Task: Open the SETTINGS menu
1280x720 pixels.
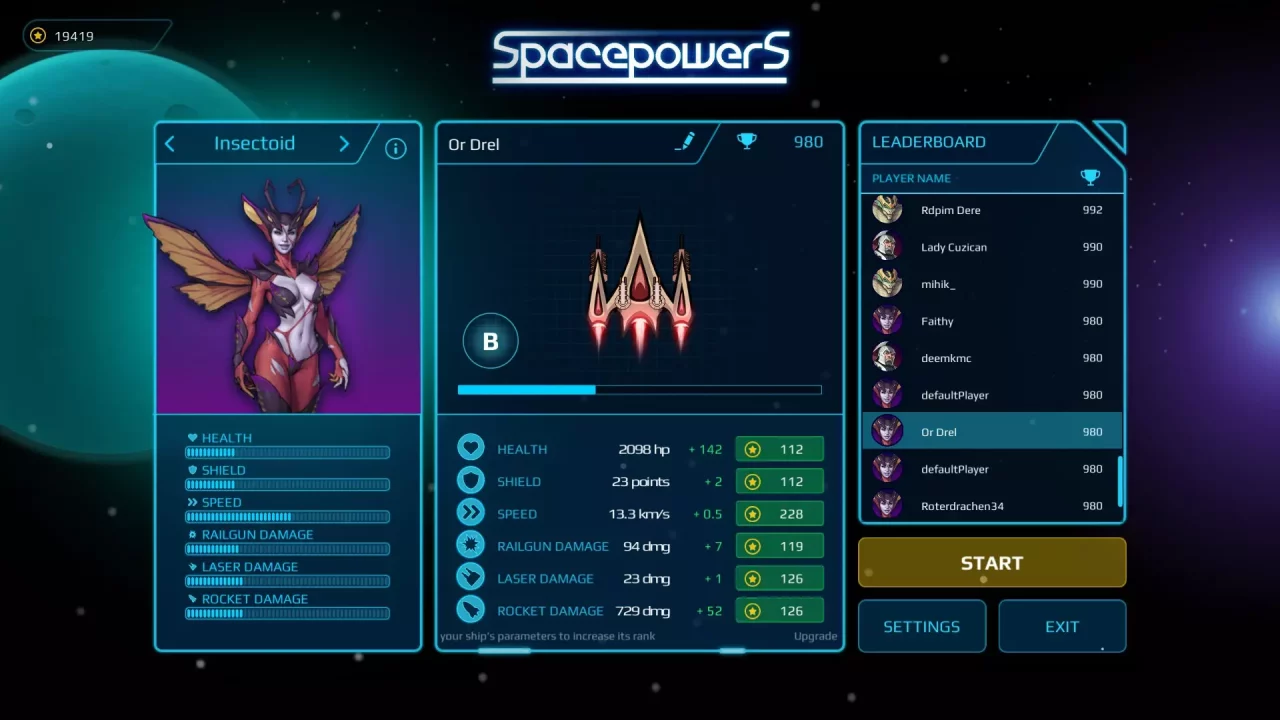Action: [921, 626]
